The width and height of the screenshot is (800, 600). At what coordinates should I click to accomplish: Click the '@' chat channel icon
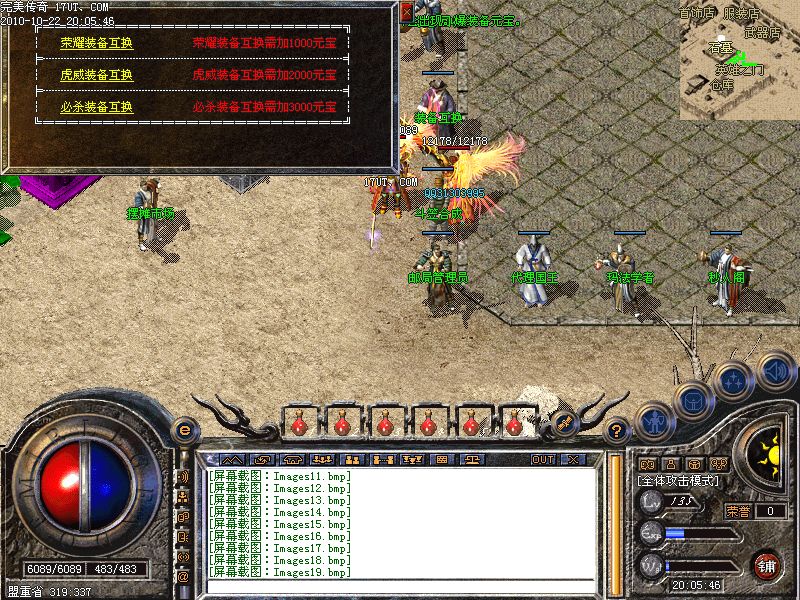(x=183, y=576)
